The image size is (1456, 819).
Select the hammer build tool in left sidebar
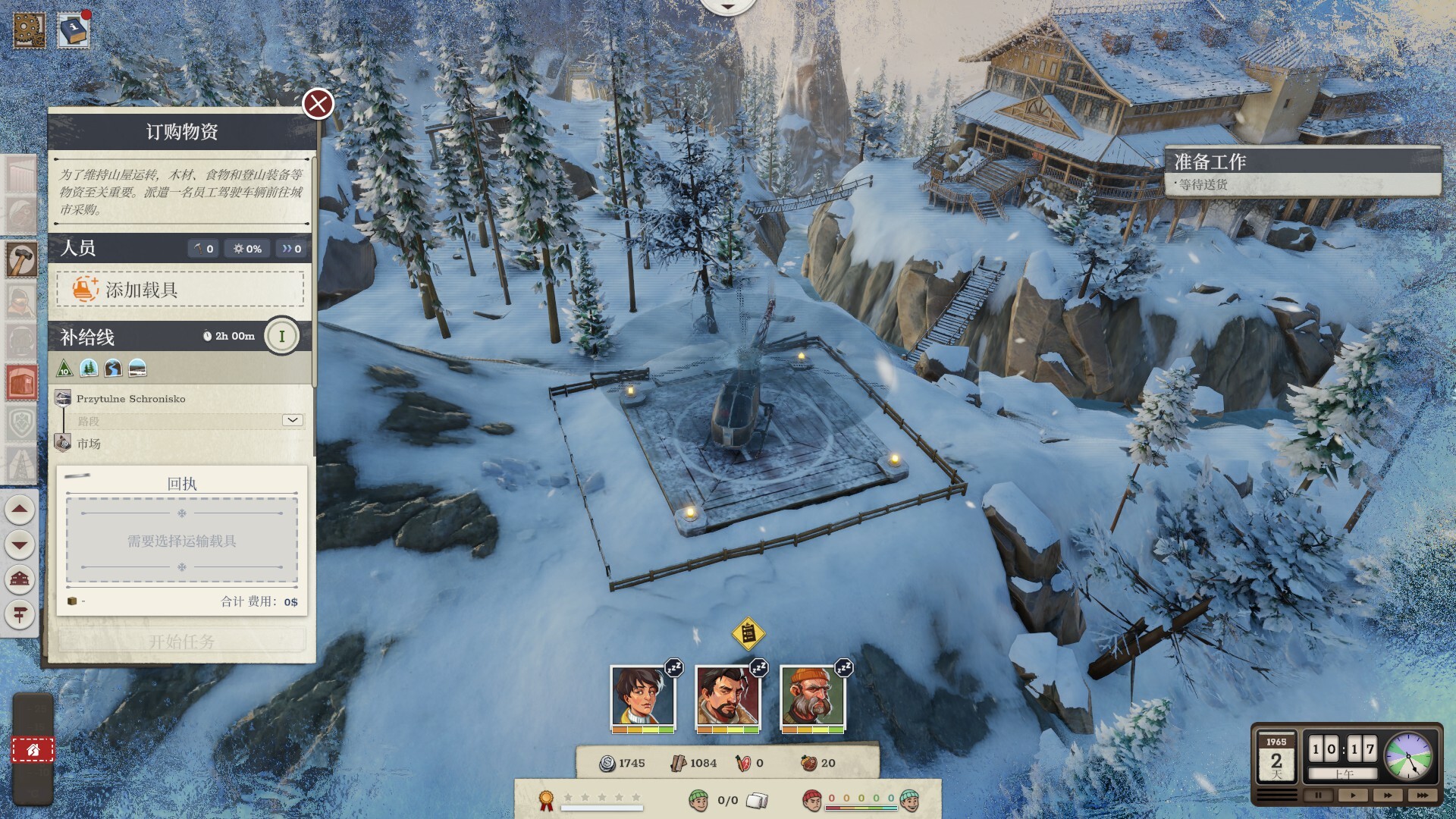(x=21, y=258)
